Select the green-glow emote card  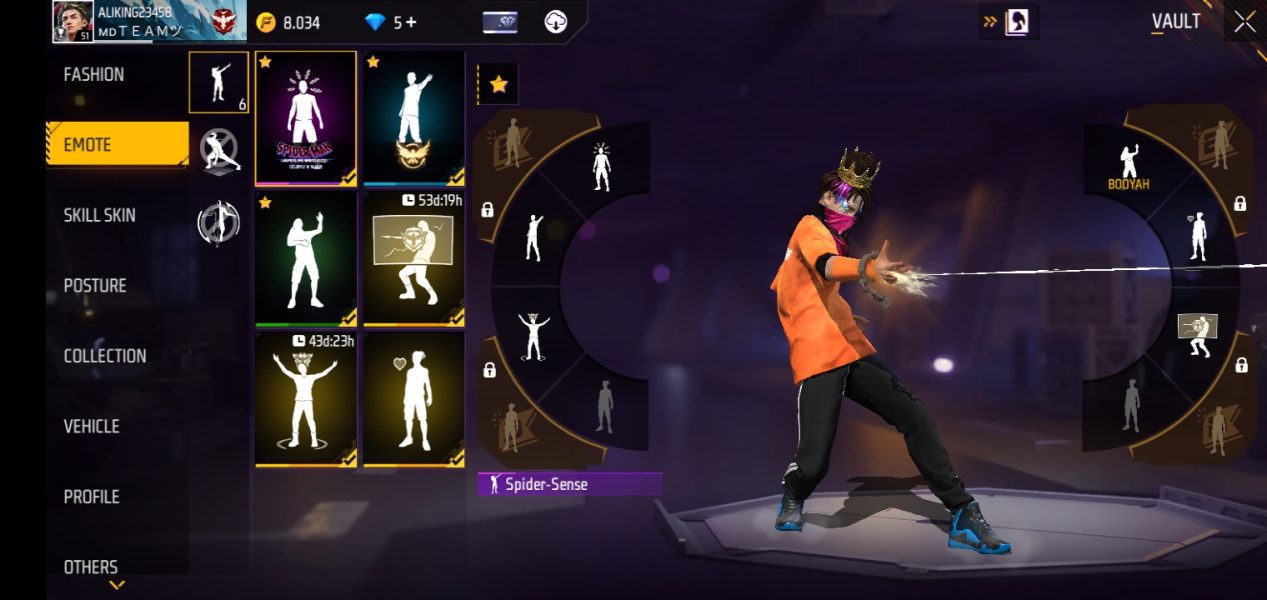pos(306,258)
